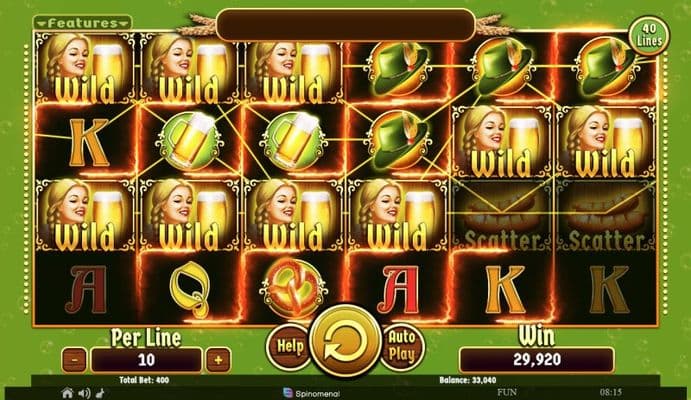Go to the home lobby icon
This screenshot has width=691, height=400.
[x=68, y=393]
